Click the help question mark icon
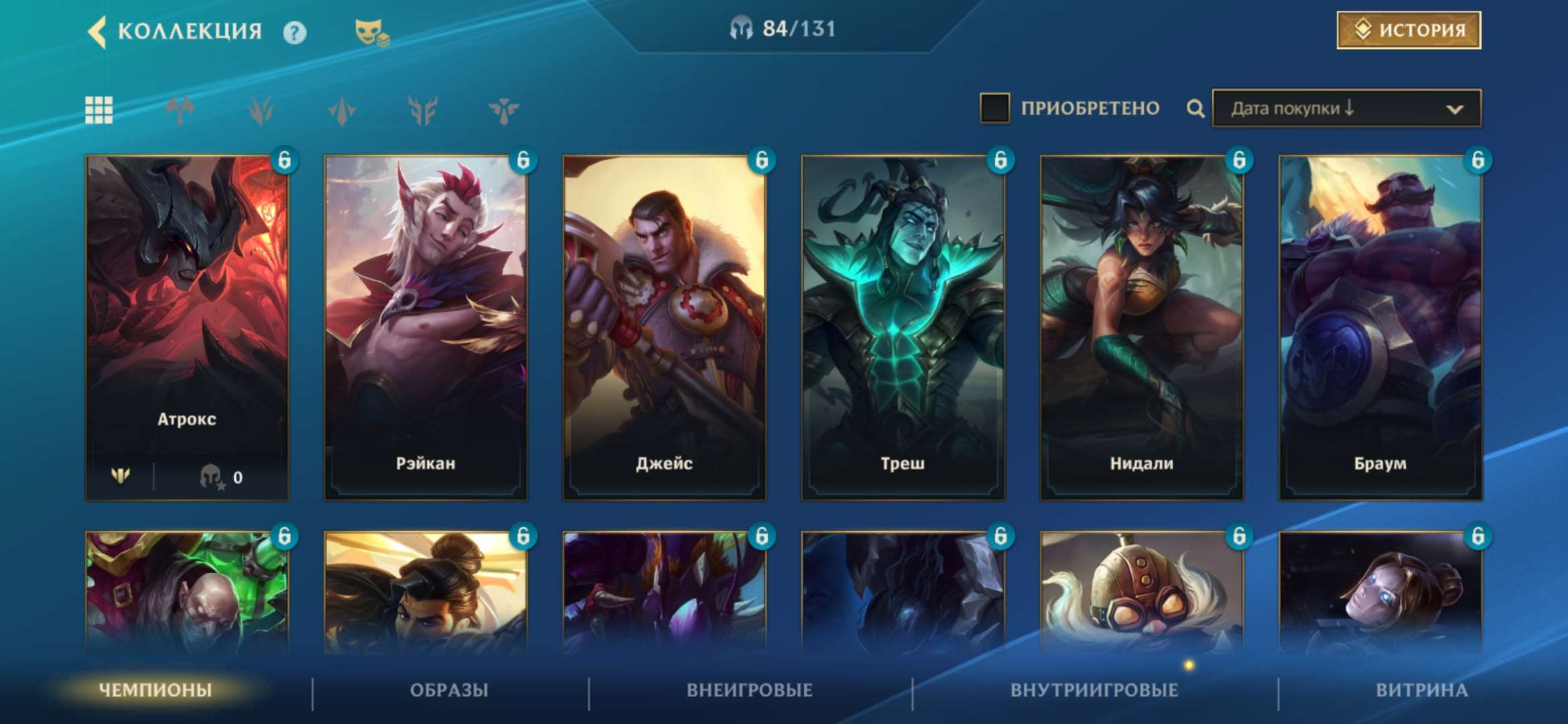The width and height of the screenshot is (1568, 724). [x=296, y=32]
